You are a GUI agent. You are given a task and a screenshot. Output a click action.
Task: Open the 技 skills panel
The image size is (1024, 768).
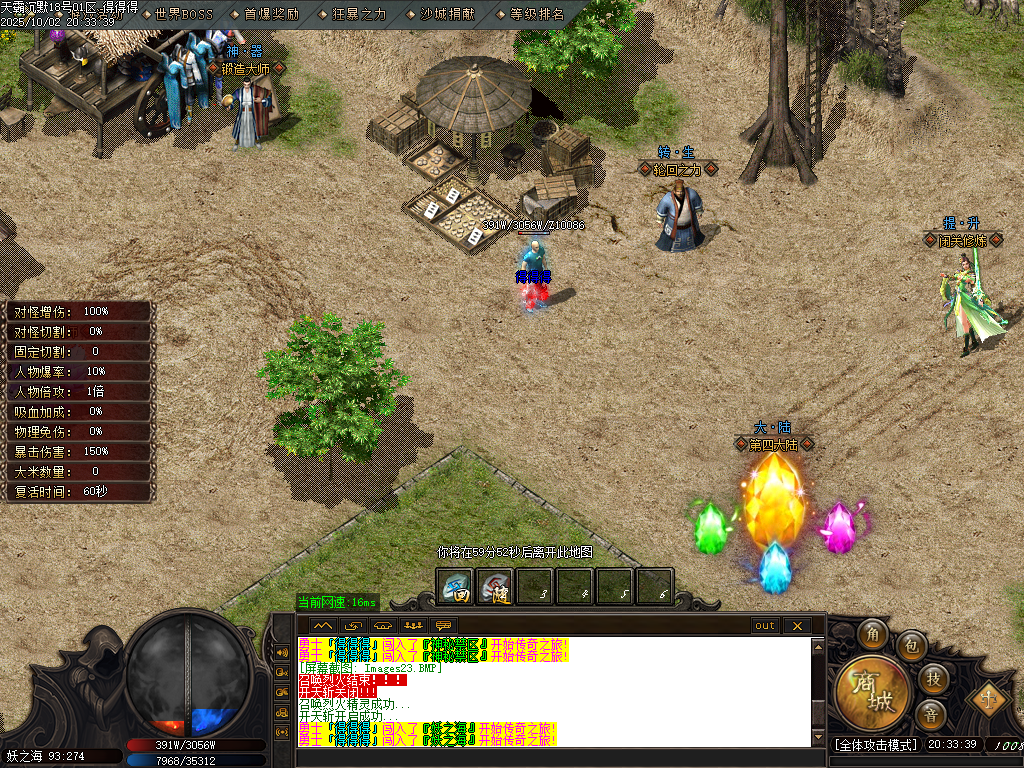coord(932,679)
